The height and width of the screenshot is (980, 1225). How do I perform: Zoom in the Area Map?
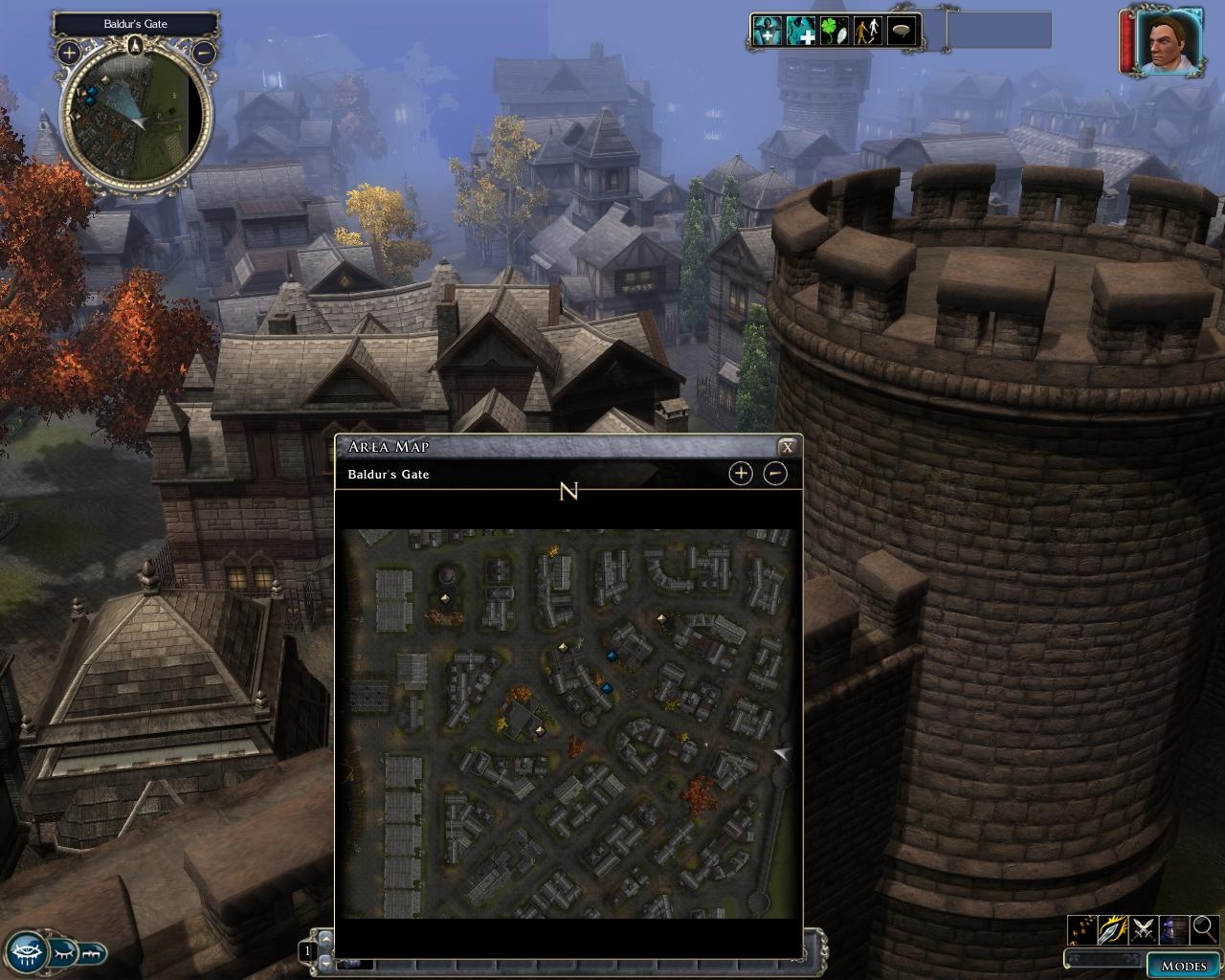coord(741,473)
